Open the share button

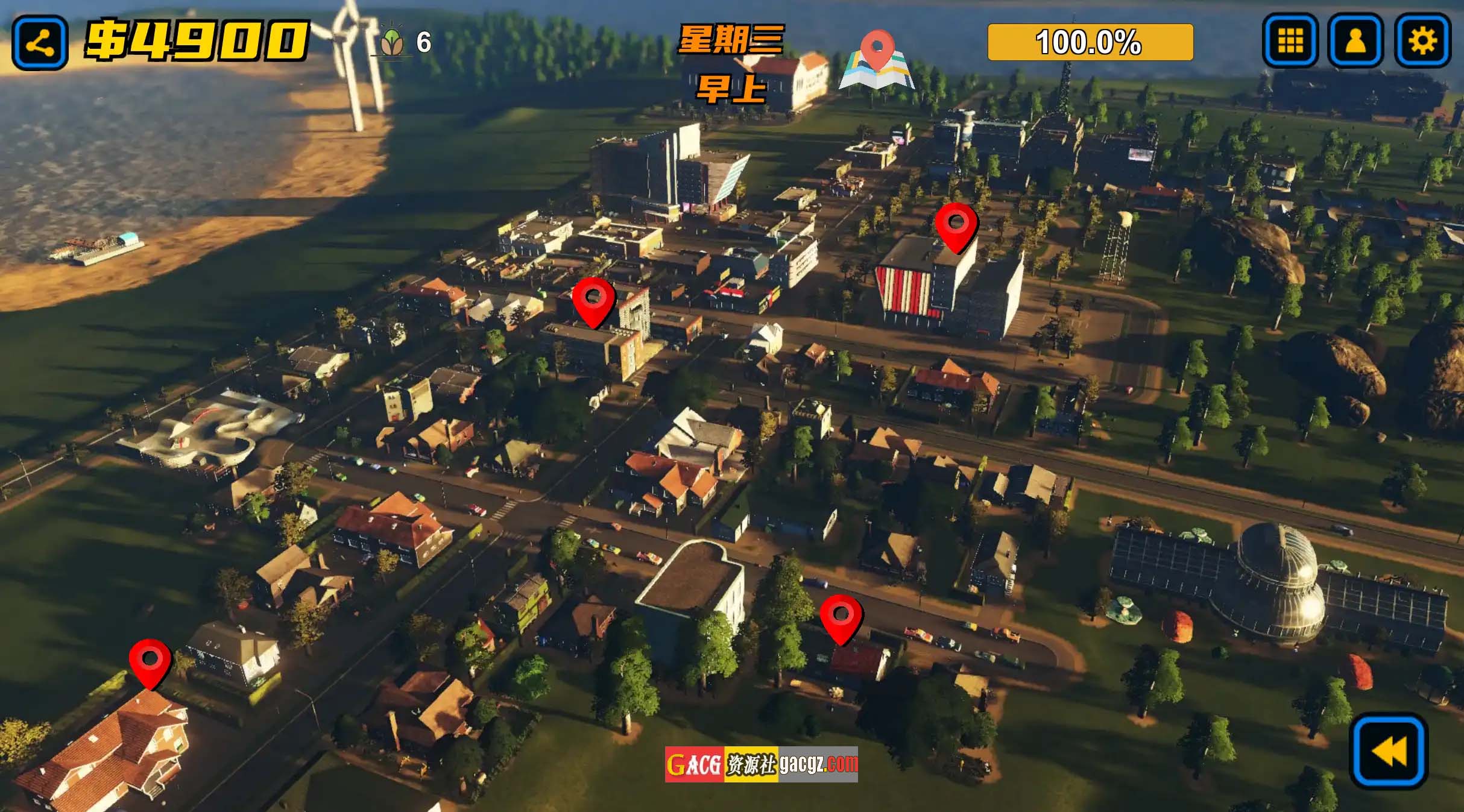[x=40, y=43]
